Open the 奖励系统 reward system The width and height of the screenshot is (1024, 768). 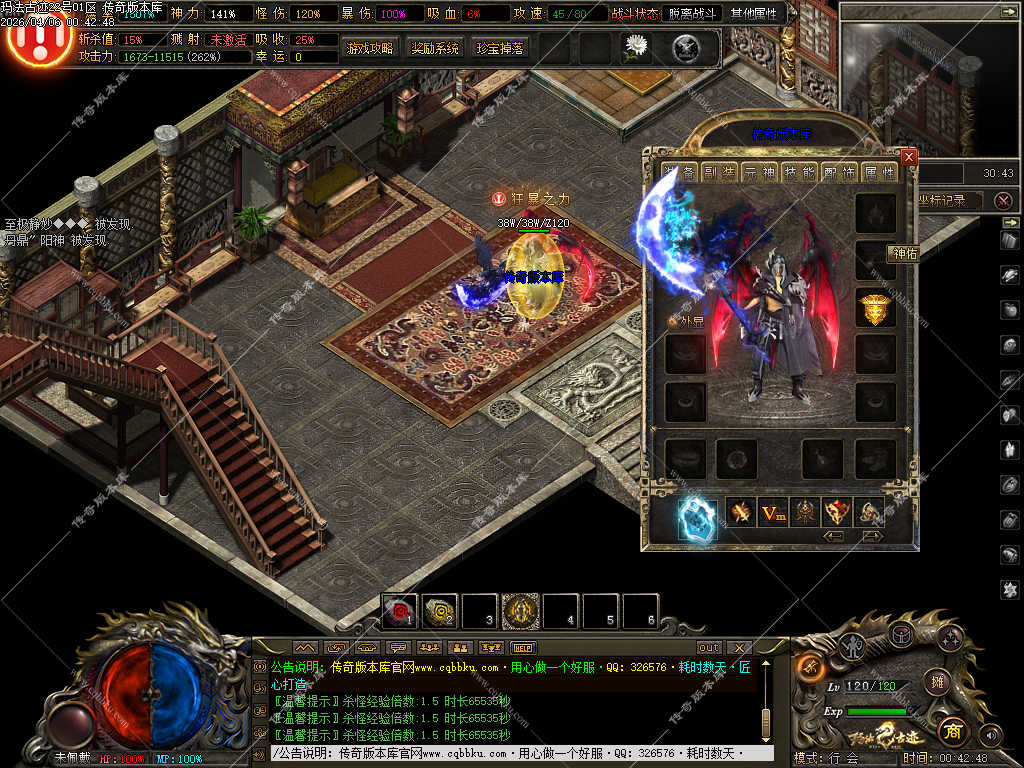[x=435, y=48]
